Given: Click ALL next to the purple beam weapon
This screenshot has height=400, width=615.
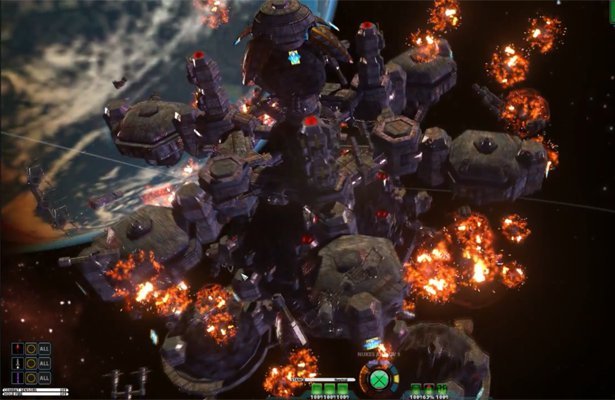Looking at the screenshot, I should coord(44,377).
